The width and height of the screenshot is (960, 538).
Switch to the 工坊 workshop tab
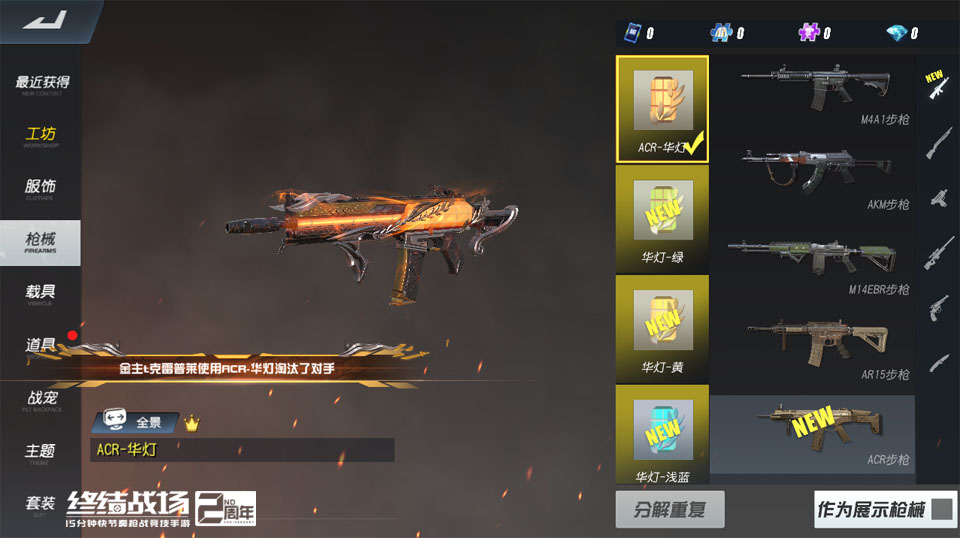coord(41,136)
